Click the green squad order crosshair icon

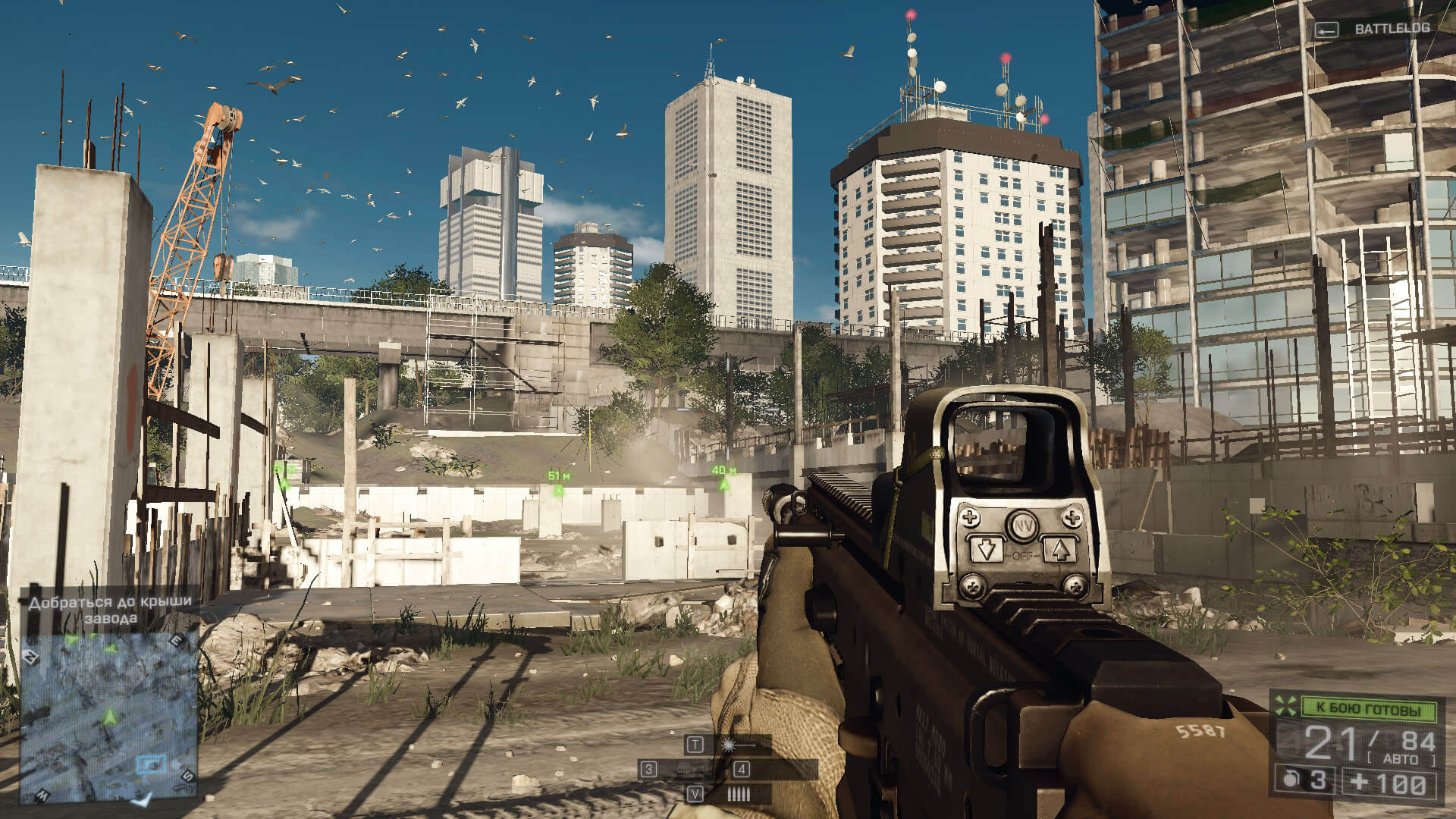point(1285,706)
